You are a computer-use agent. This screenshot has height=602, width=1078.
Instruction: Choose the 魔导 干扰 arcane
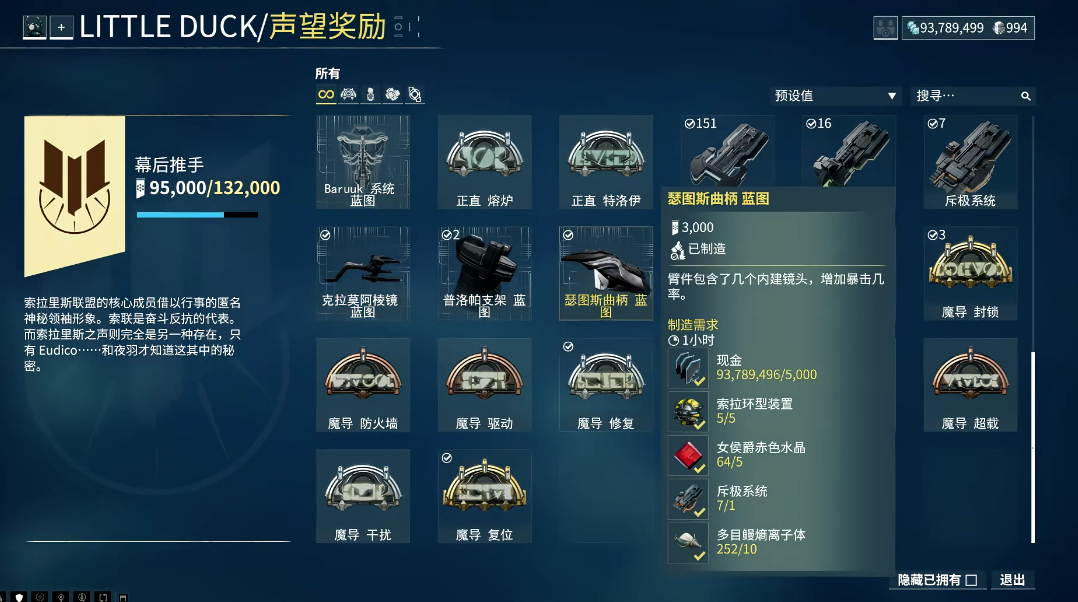[x=363, y=496]
